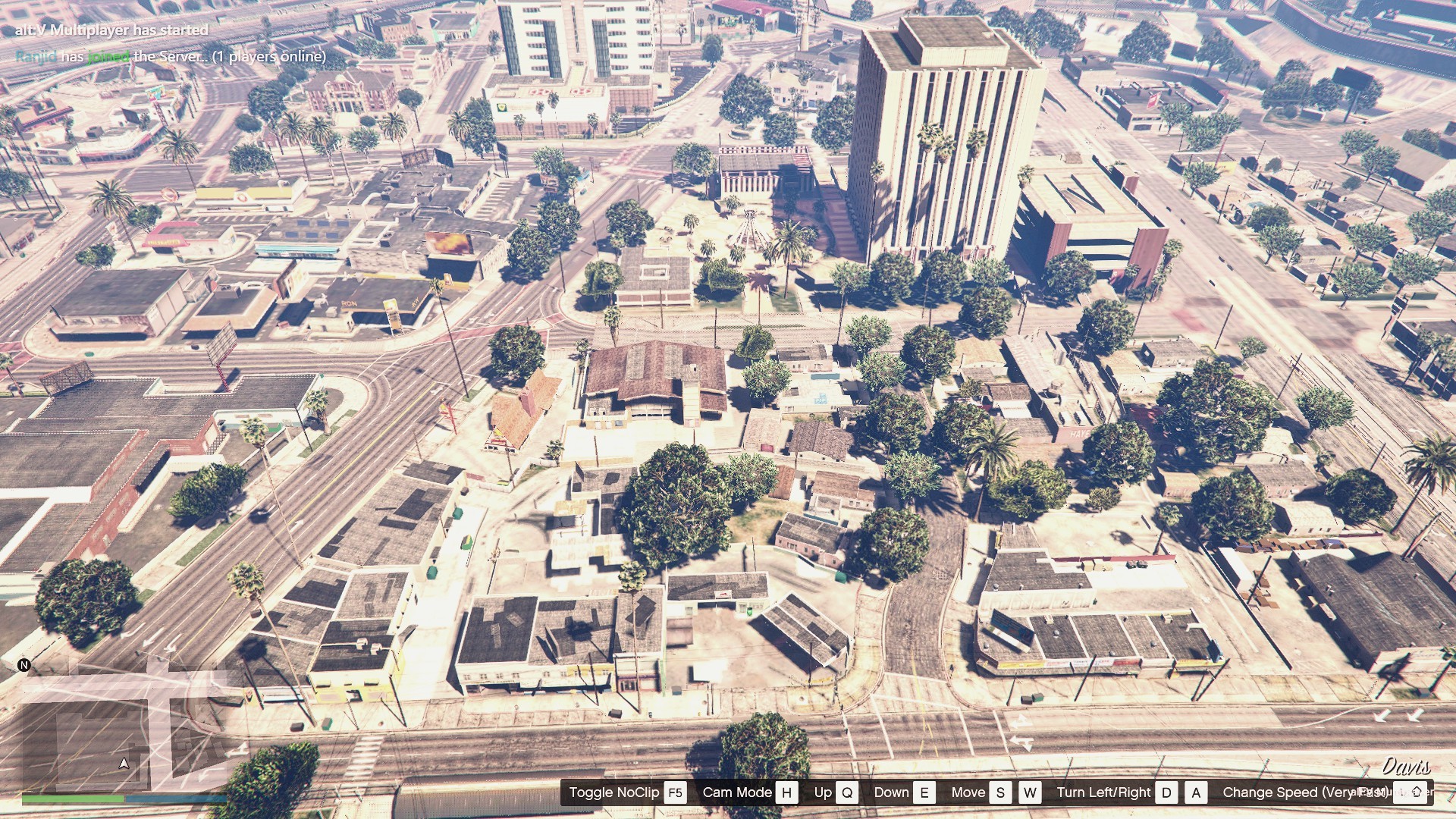Click the player arrow on the minimap
The height and width of the screenshot is (819, 1456).
point(124,763)
